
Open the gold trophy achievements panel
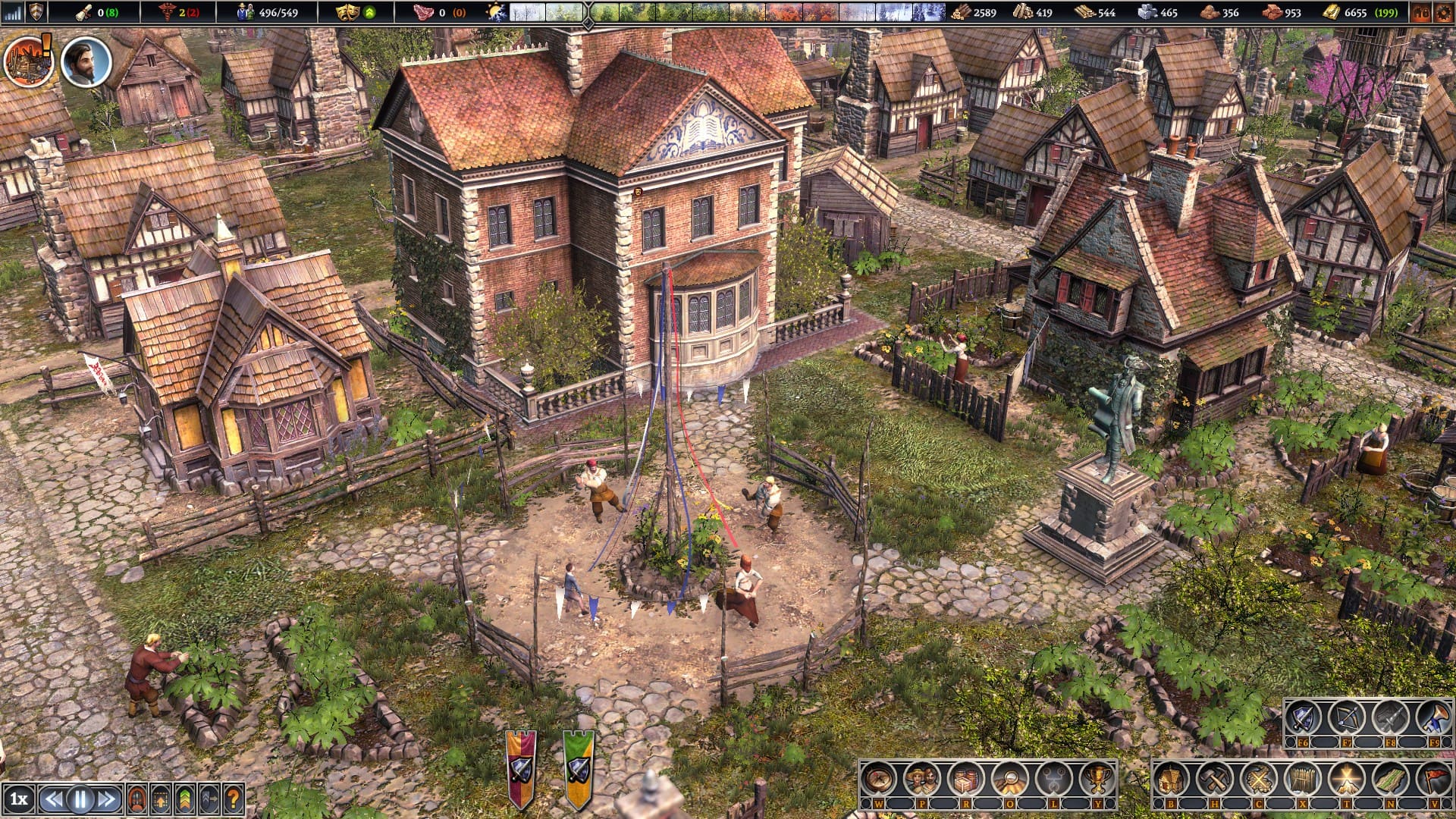(x=1097, y=780)
